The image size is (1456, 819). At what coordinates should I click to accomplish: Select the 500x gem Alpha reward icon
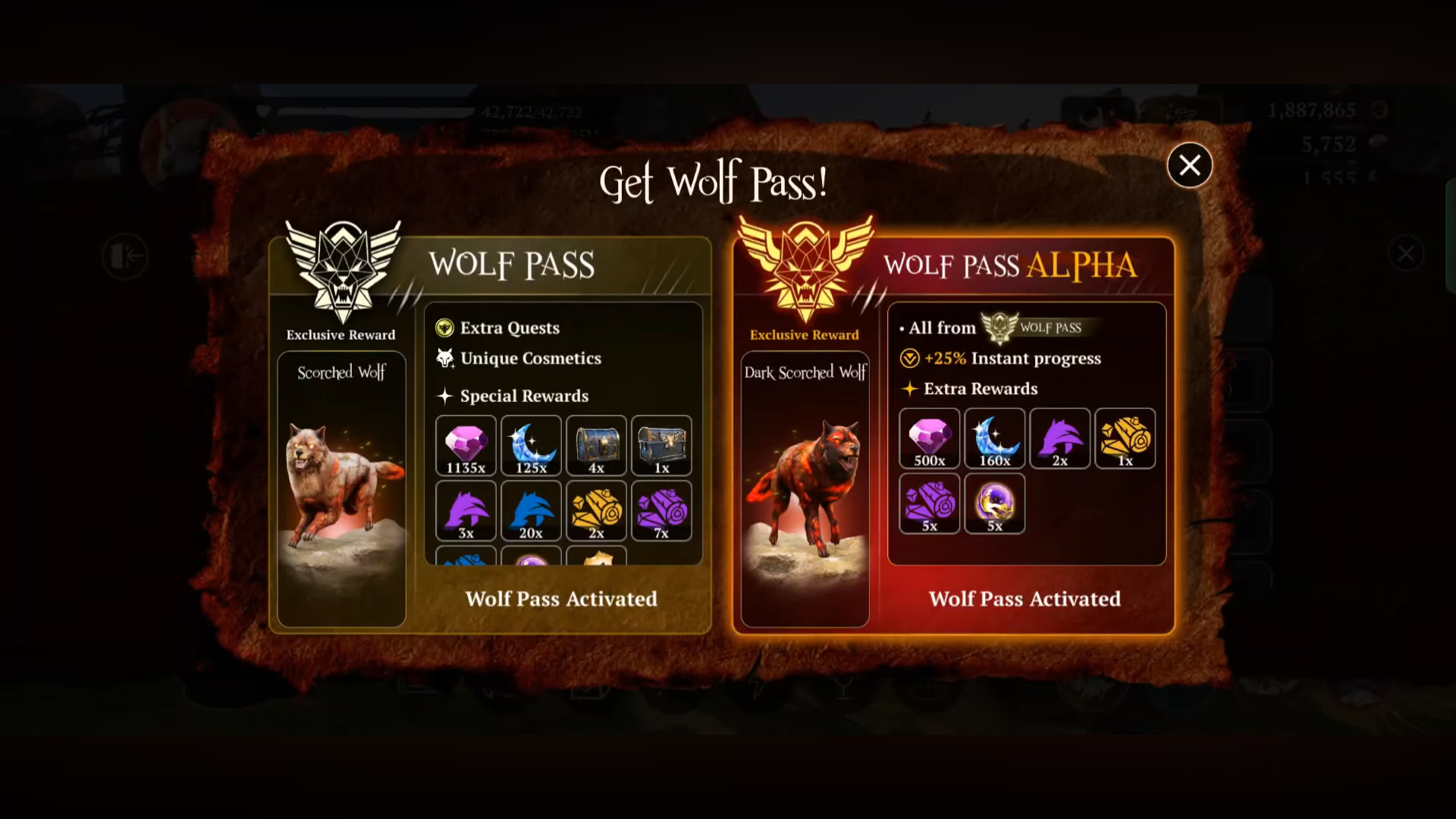coord(929,438)
